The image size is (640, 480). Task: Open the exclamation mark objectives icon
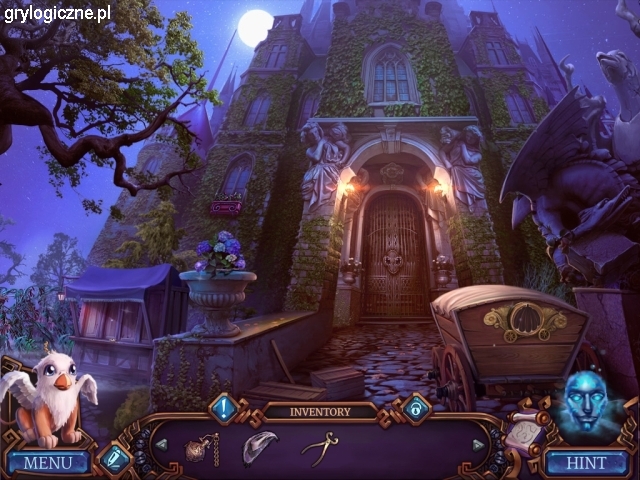(223, 407)
